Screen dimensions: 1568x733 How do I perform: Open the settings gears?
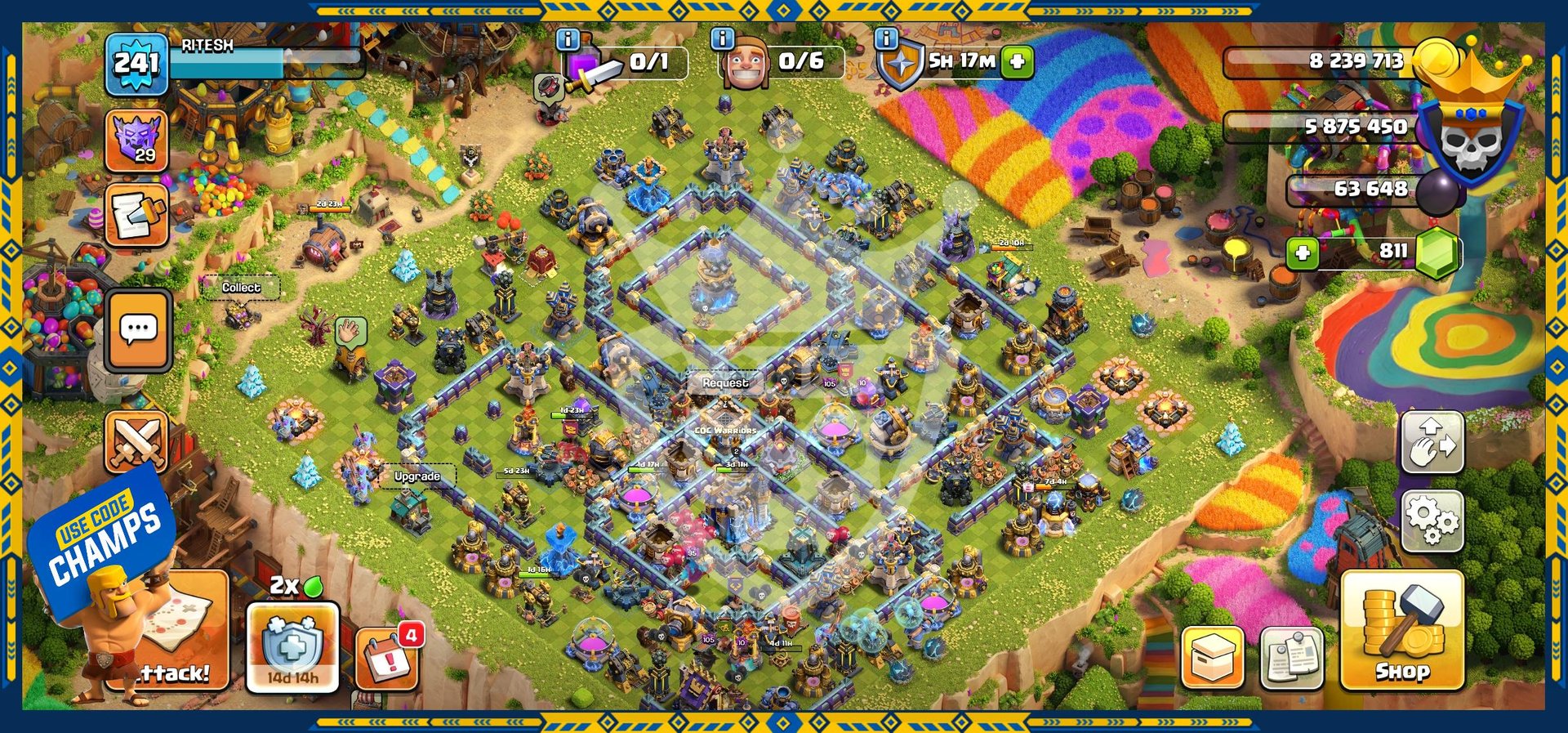1432,521
